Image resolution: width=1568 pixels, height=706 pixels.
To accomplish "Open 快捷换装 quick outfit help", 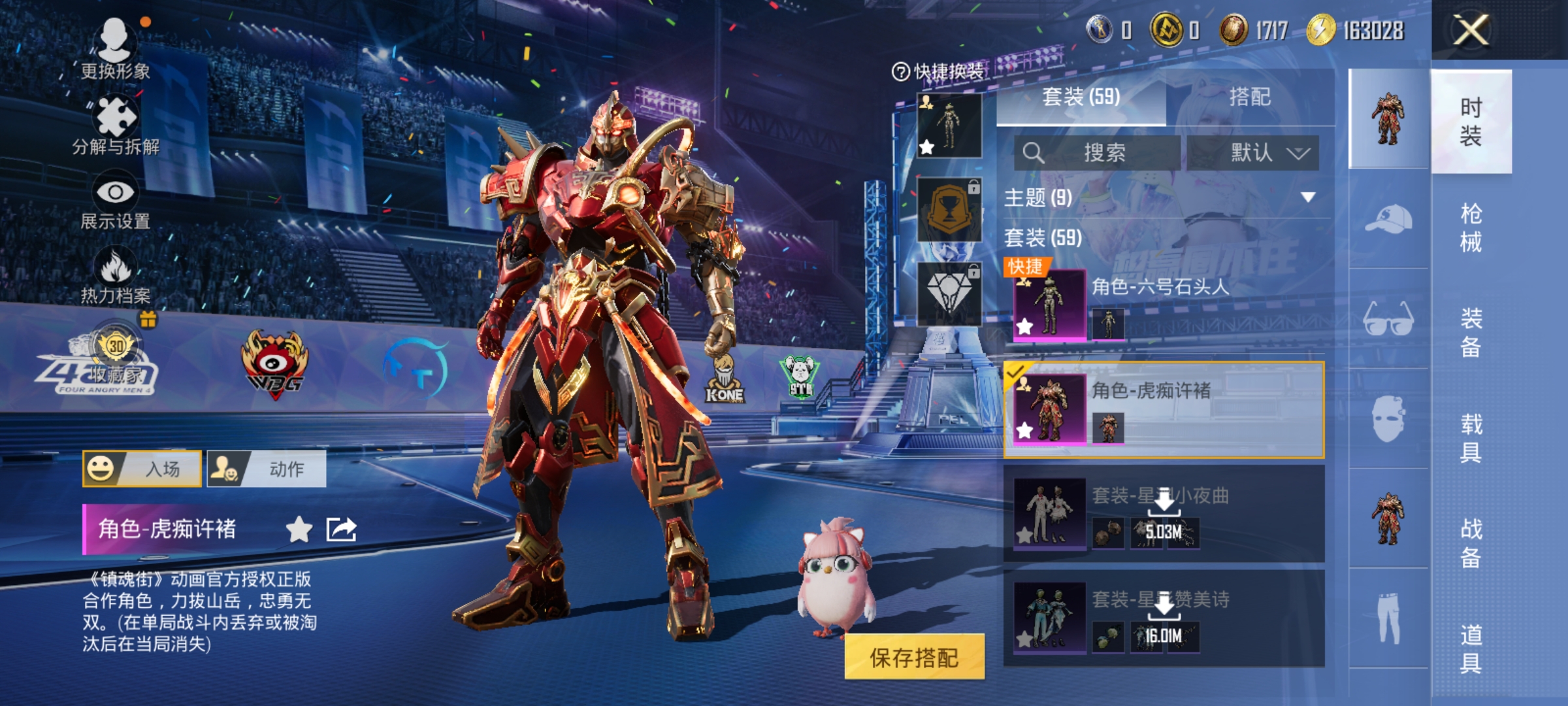I will pyautogui.click(x=938, y=71).
